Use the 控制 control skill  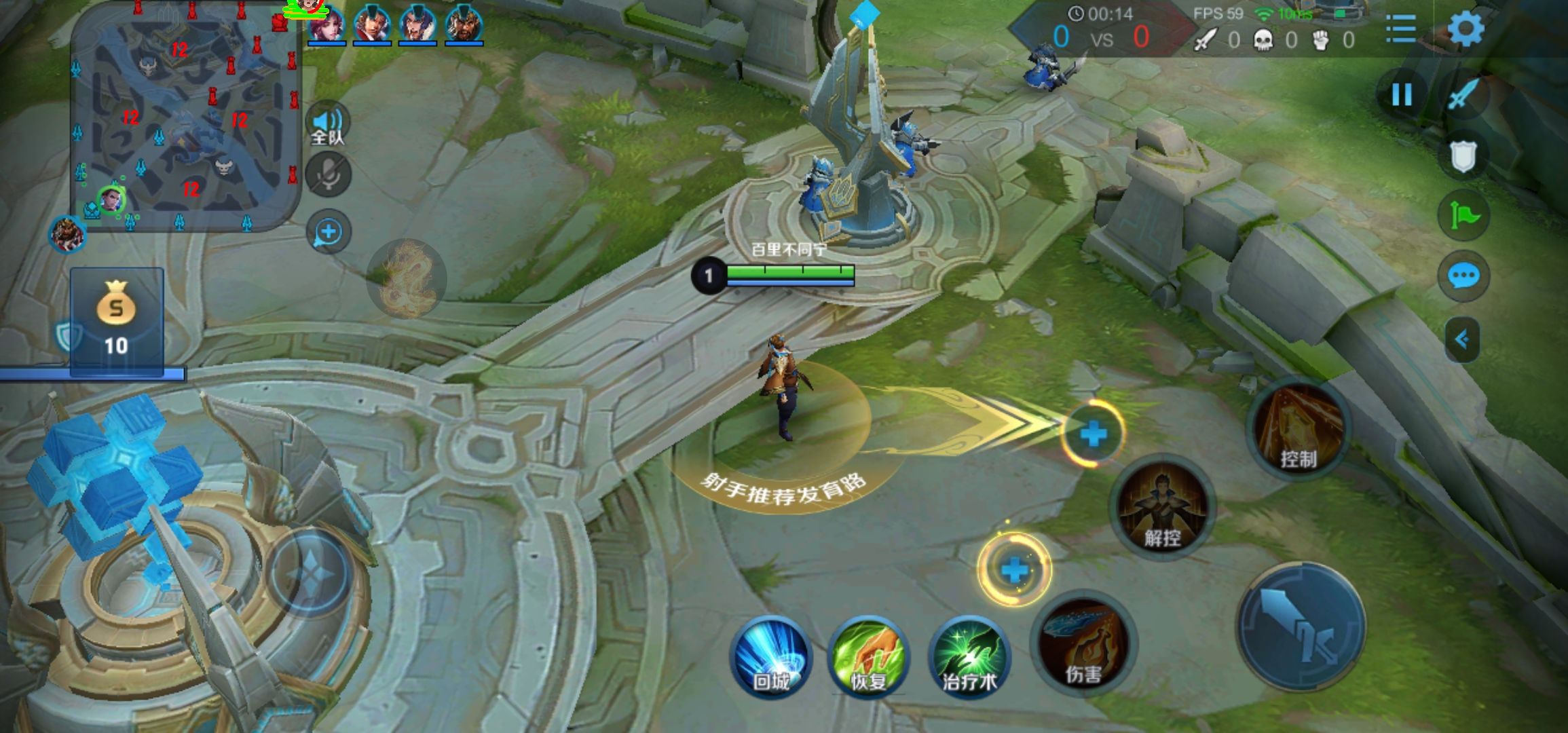[1299, 428]
